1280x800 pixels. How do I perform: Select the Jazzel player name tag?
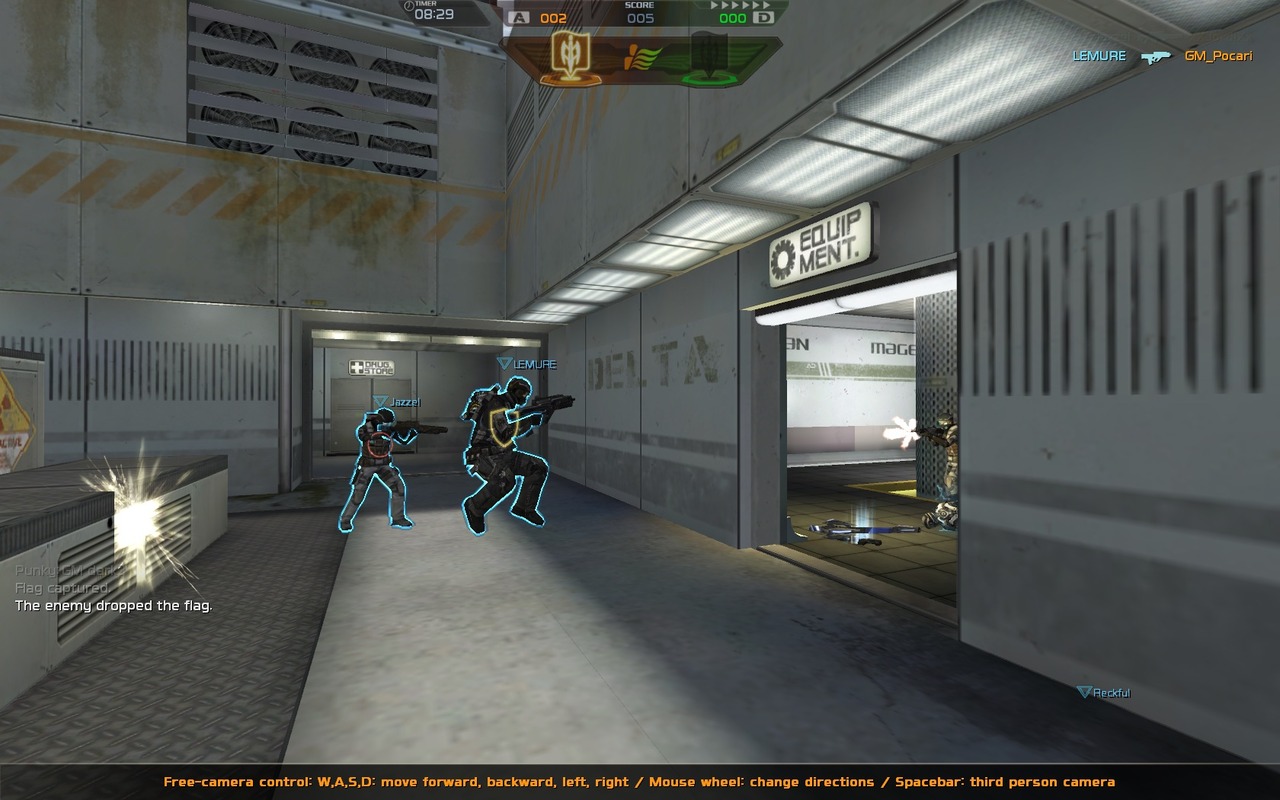coord(397,402)
